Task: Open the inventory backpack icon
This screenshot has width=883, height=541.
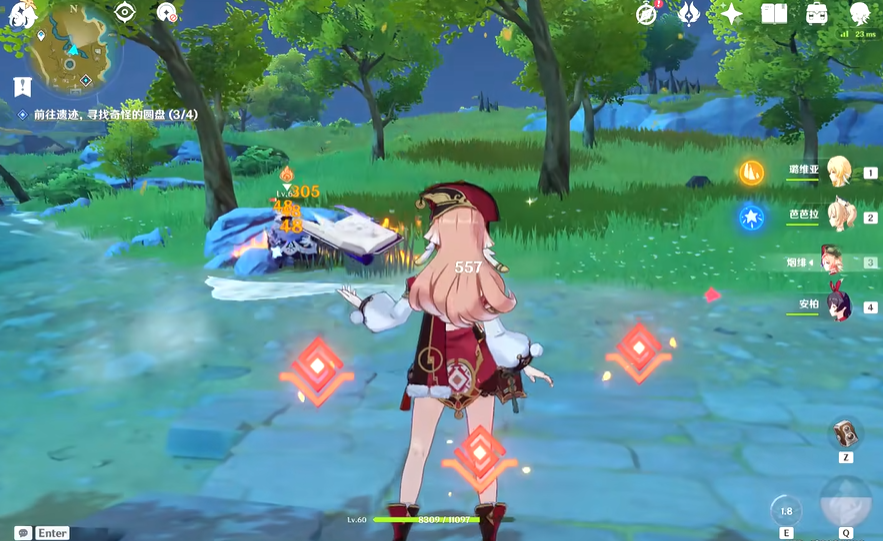Action: (x=817, y=13)
